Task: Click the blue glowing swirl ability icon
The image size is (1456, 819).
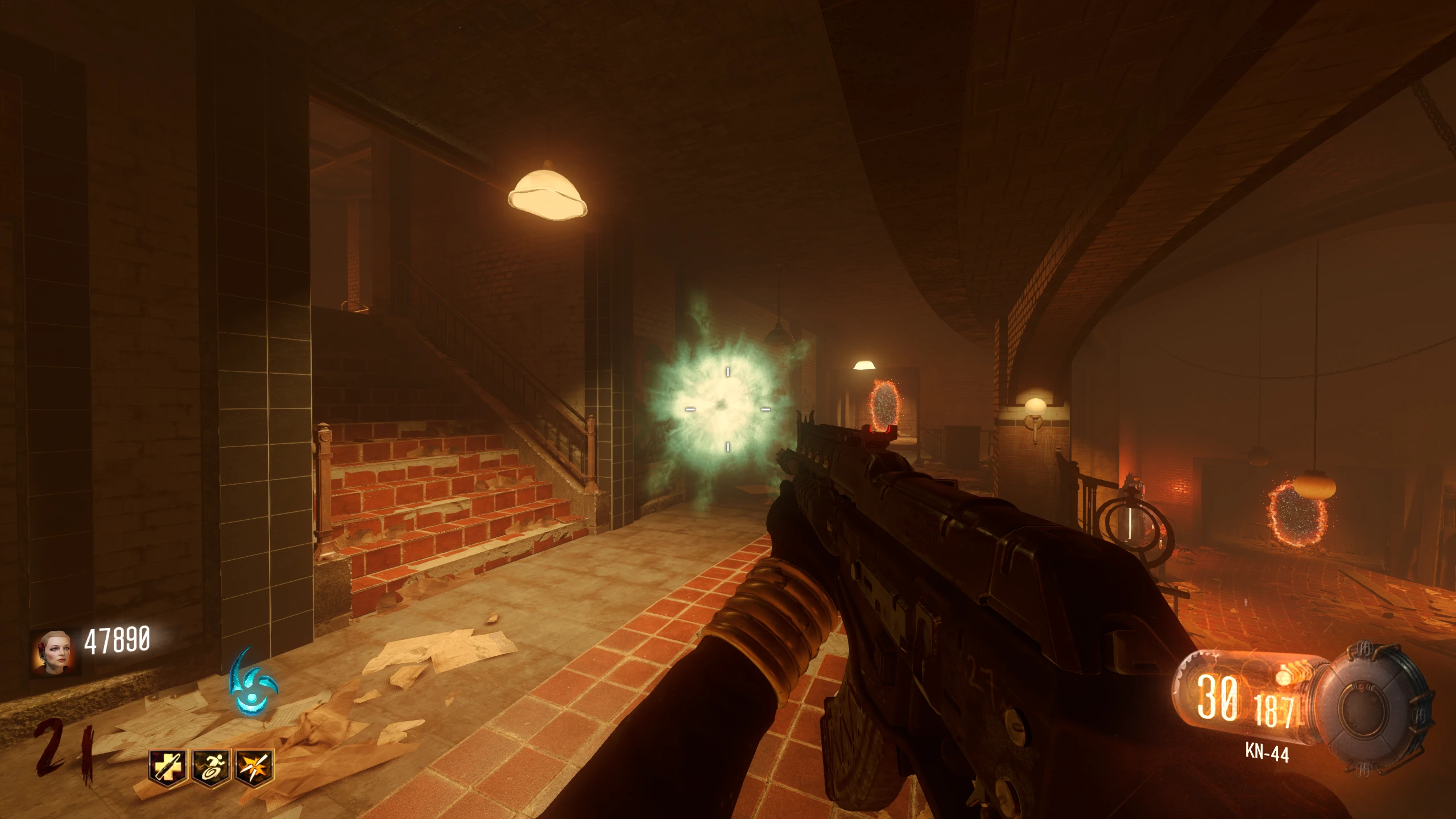Action: (x=253, y=682)
